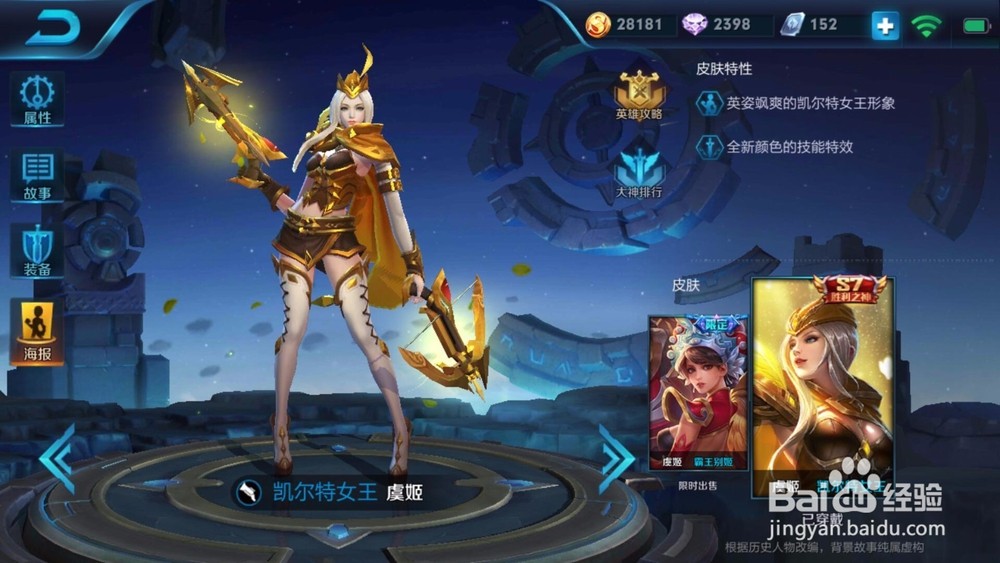This screenshot has width=1000, height=563.
Task: Open the 装备 equipment tab
Action: point(37,250)
